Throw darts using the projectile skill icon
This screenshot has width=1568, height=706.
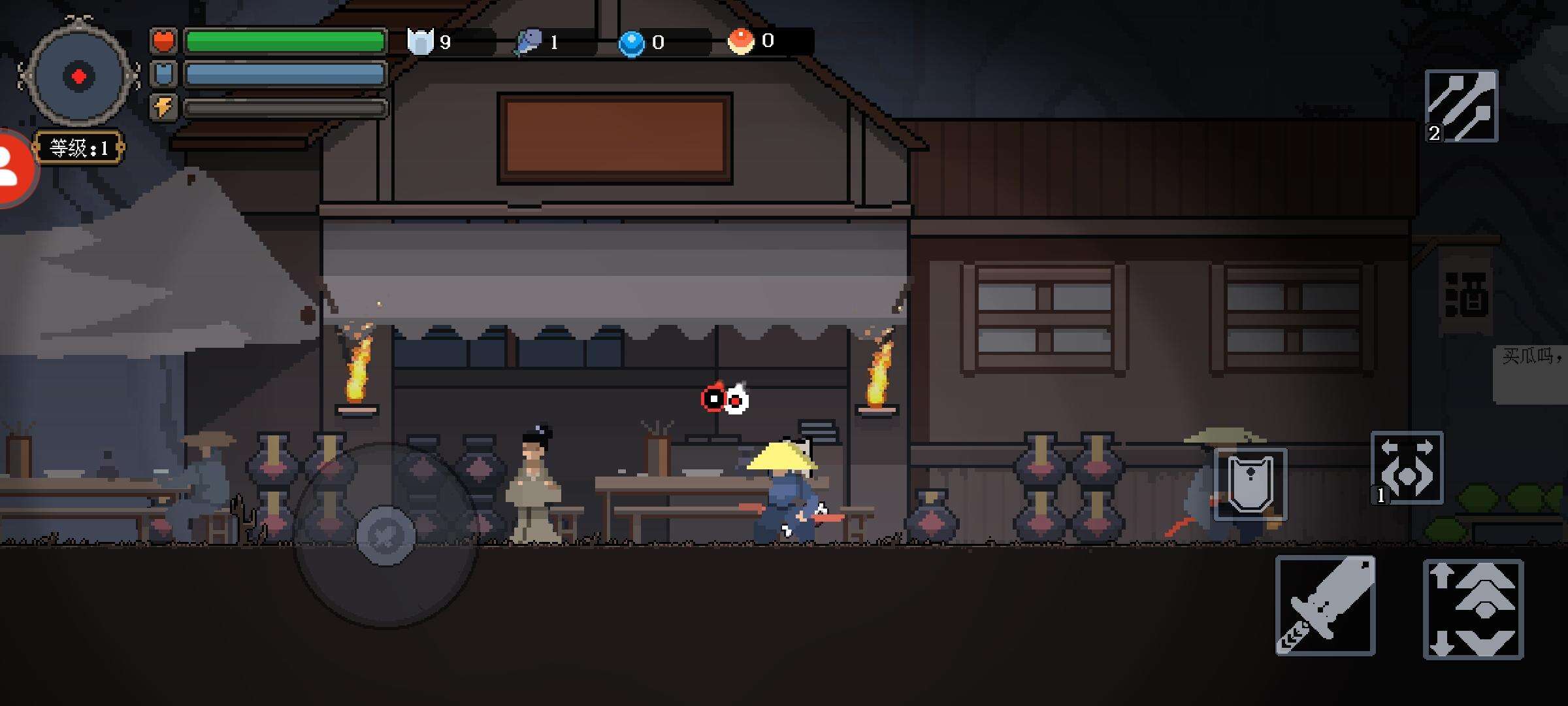click(x=1462, y=106)
